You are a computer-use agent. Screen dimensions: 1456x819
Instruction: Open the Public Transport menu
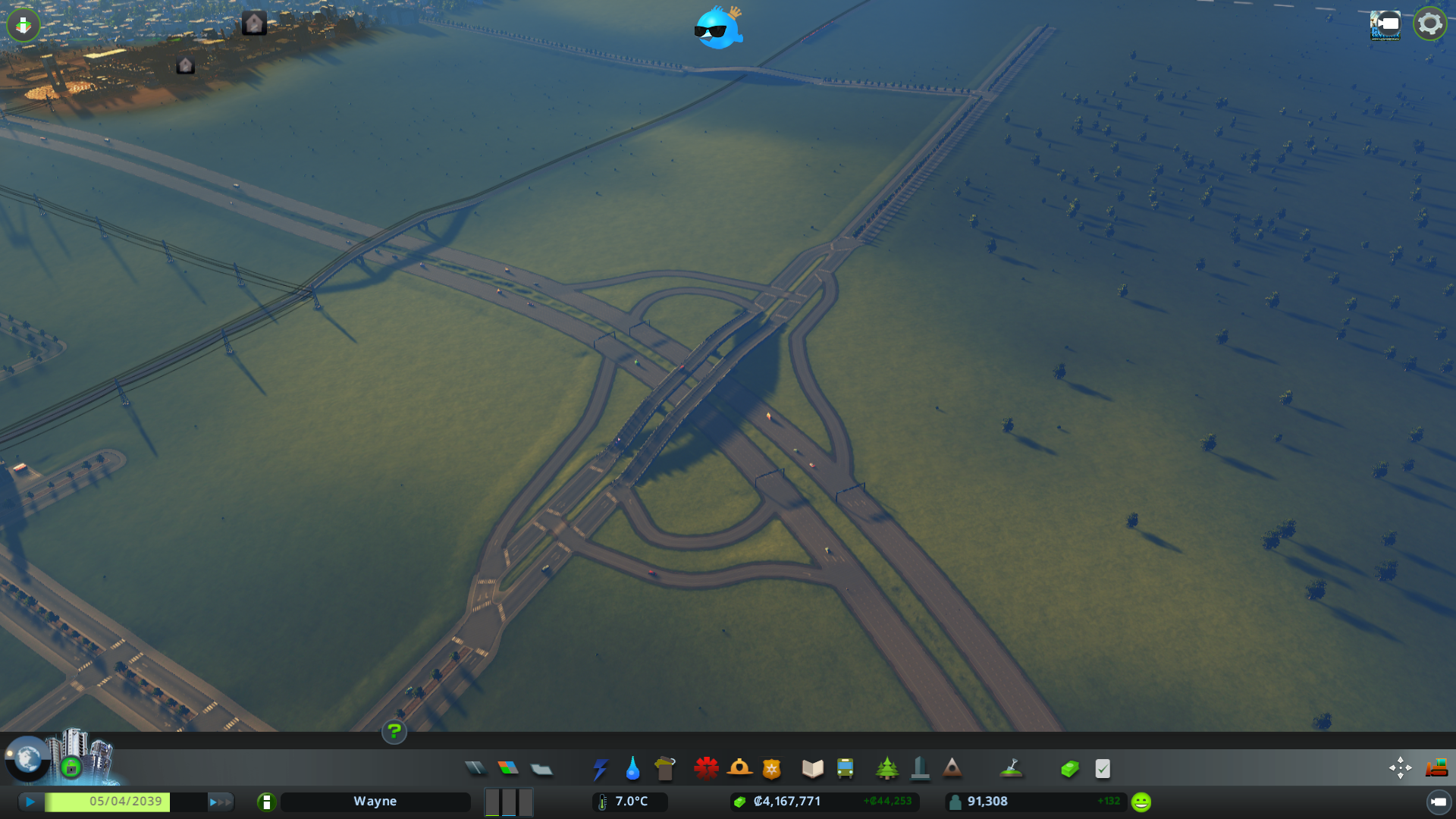click(x=845, y=768)
